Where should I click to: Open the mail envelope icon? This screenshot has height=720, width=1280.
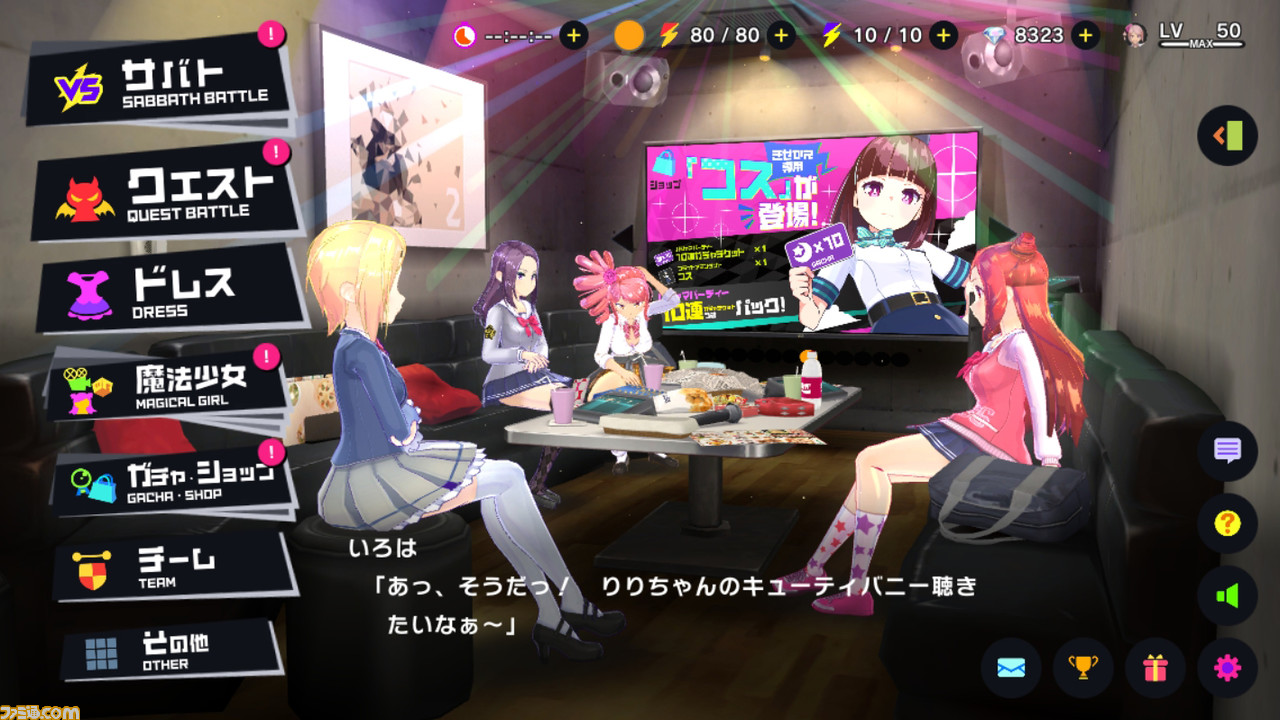[x=1012, y=668]
